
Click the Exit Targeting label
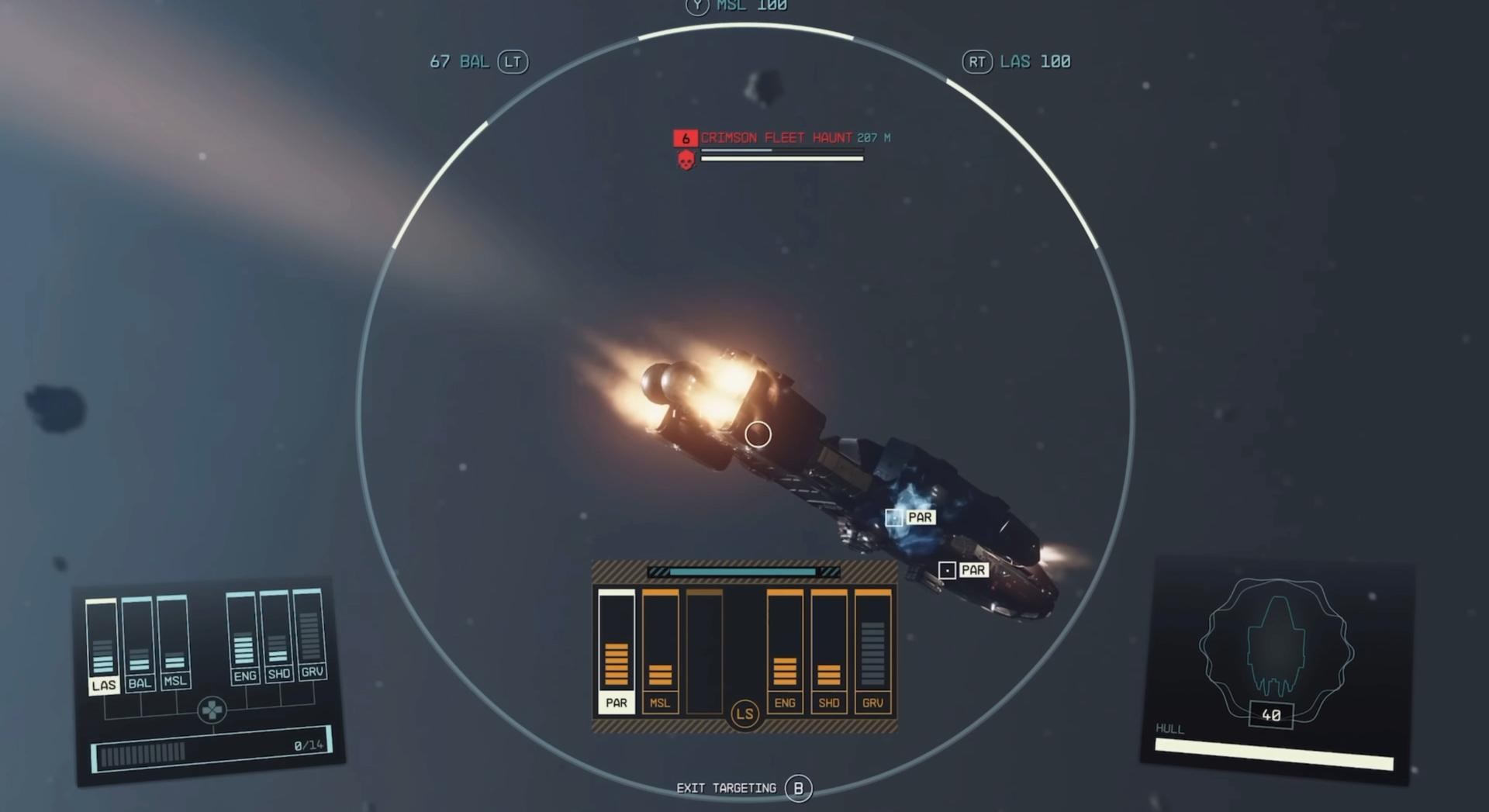click(x=726, y=788)
